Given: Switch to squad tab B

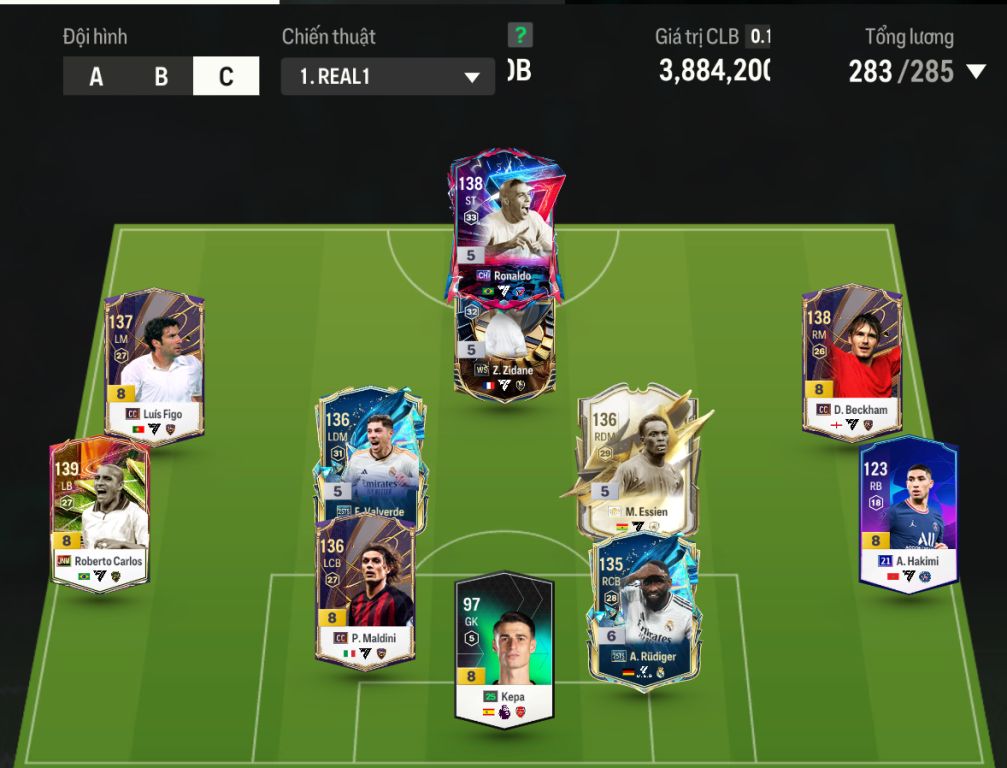Looking at the screenshot, I should pos(161,77).
